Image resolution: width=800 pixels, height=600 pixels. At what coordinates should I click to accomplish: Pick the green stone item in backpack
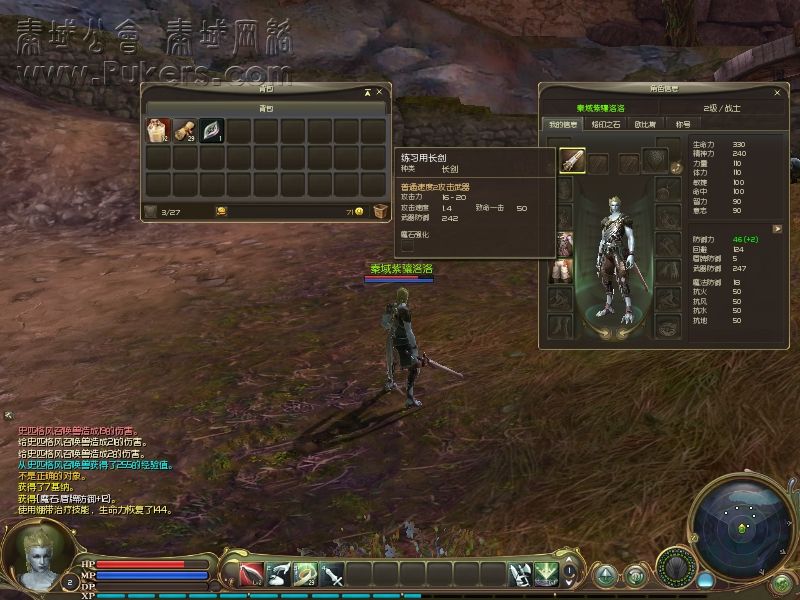[211, 131]
